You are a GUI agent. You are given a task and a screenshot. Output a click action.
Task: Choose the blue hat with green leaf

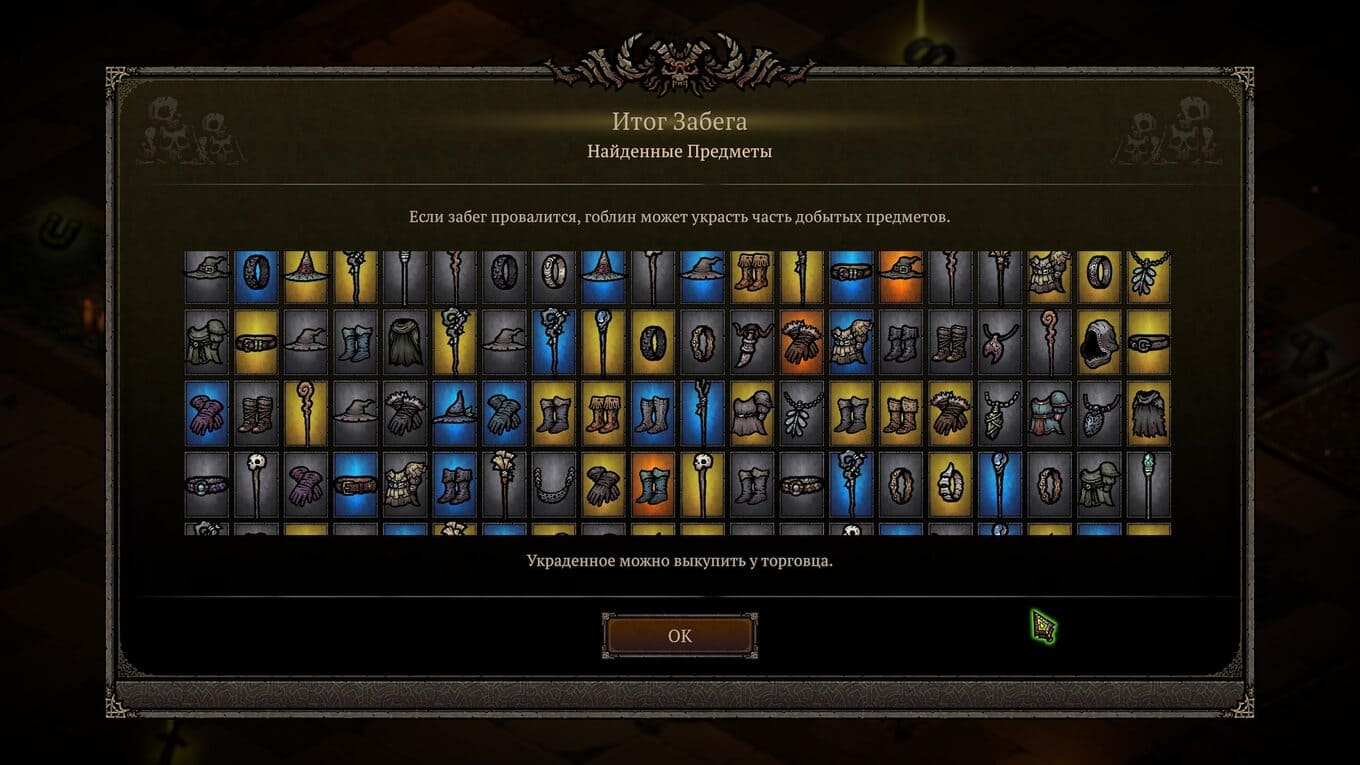(x=455, y=414)
